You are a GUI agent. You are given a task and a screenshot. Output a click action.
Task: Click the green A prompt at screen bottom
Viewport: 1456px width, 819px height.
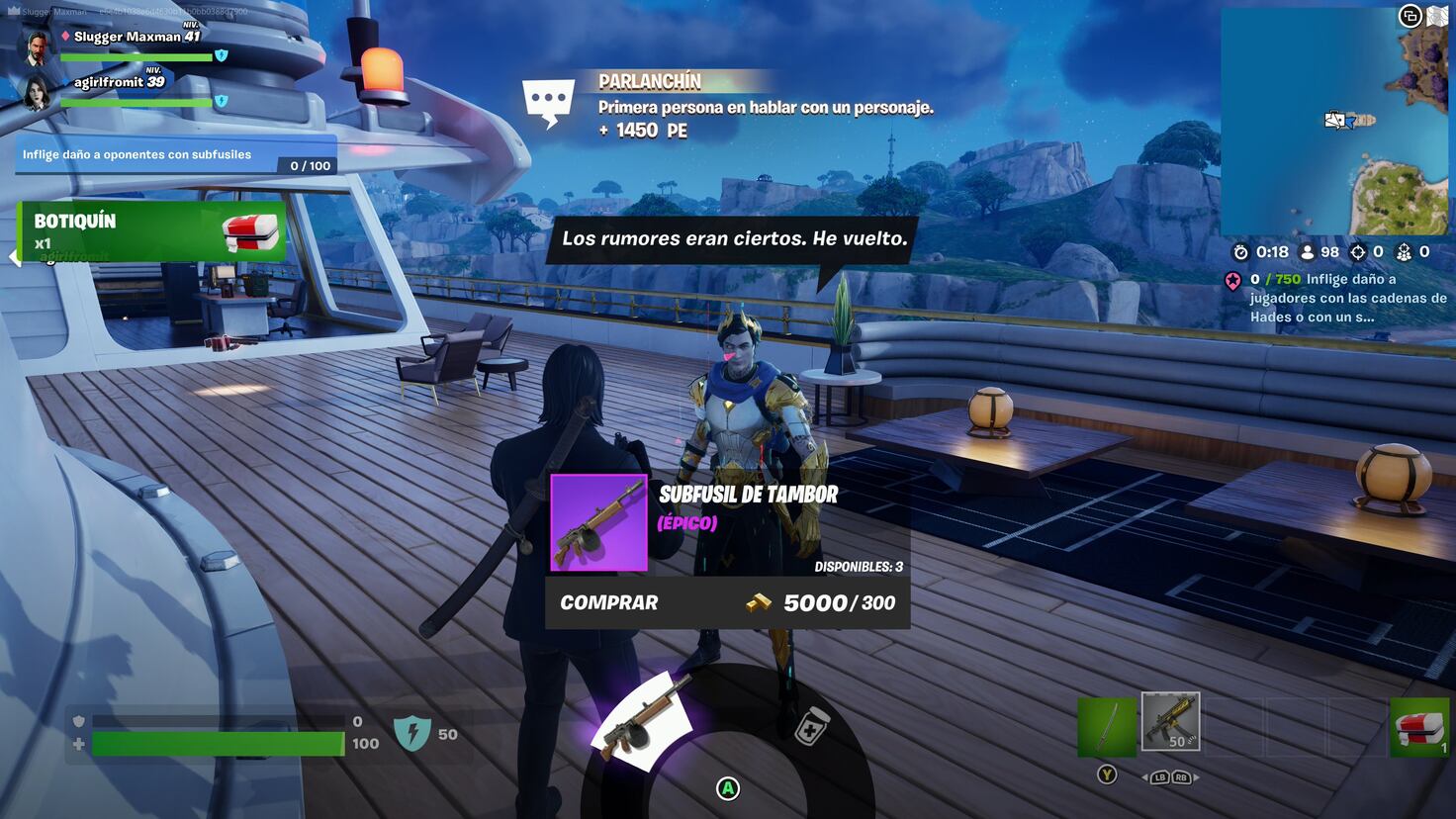[729, 786]
